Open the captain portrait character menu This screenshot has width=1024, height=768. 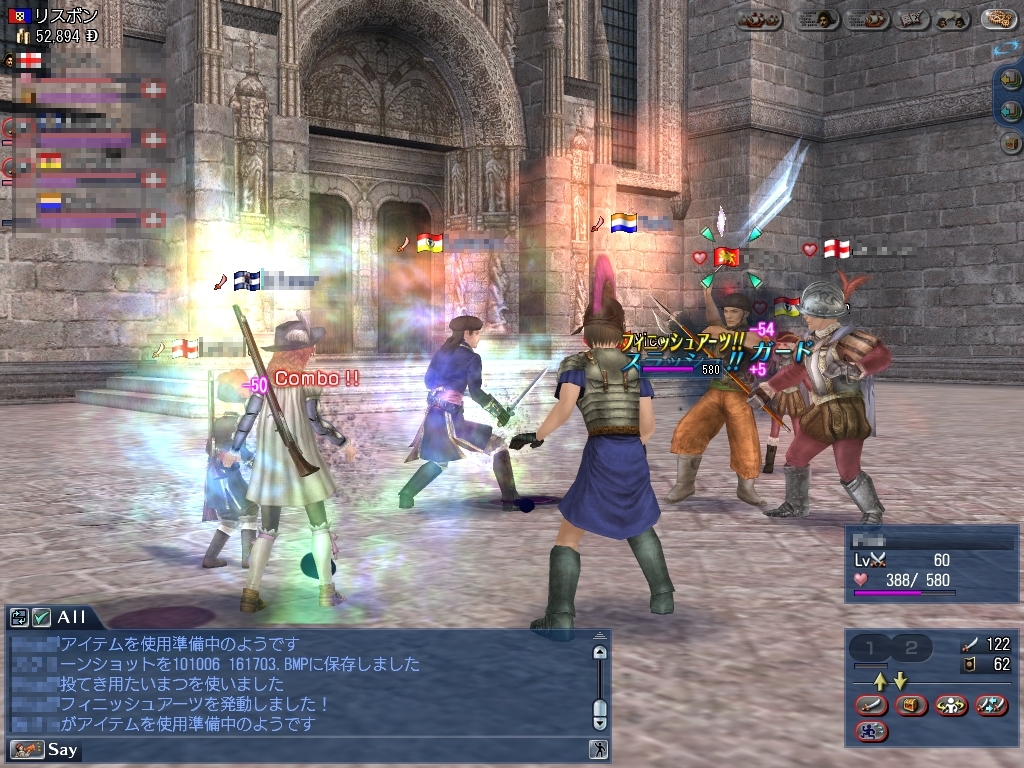[817, 19]
